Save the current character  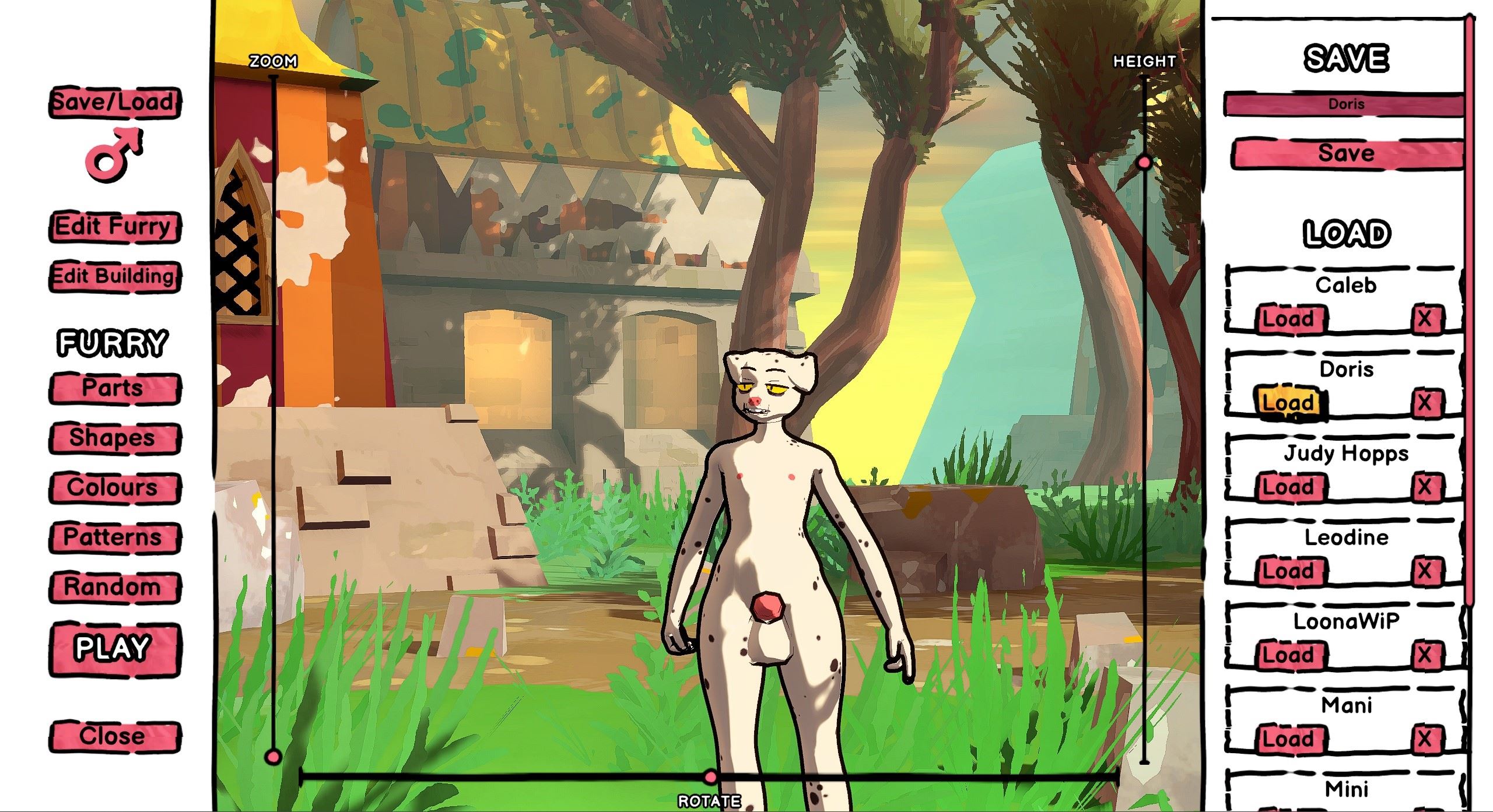(1346, 154)
